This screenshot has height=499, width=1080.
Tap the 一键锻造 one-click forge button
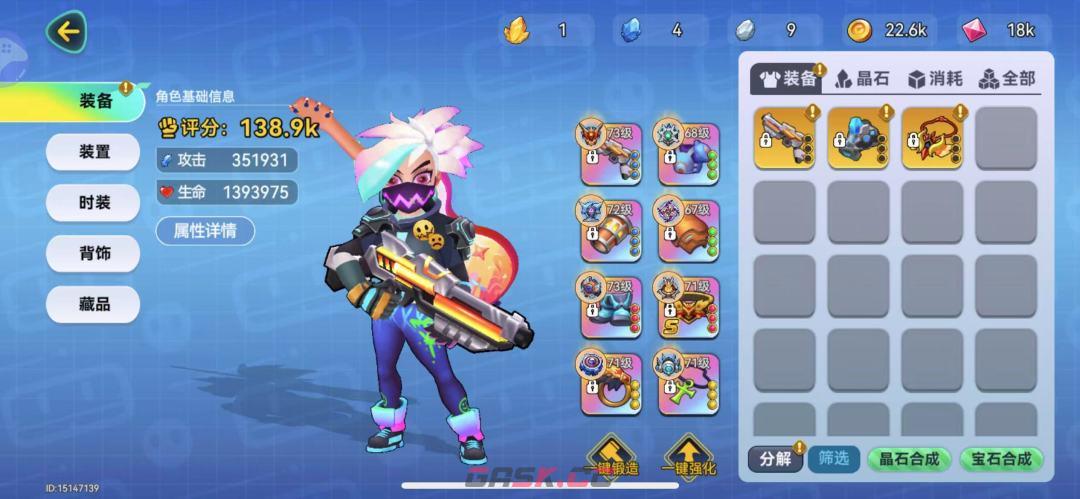[x=611, y=457]
